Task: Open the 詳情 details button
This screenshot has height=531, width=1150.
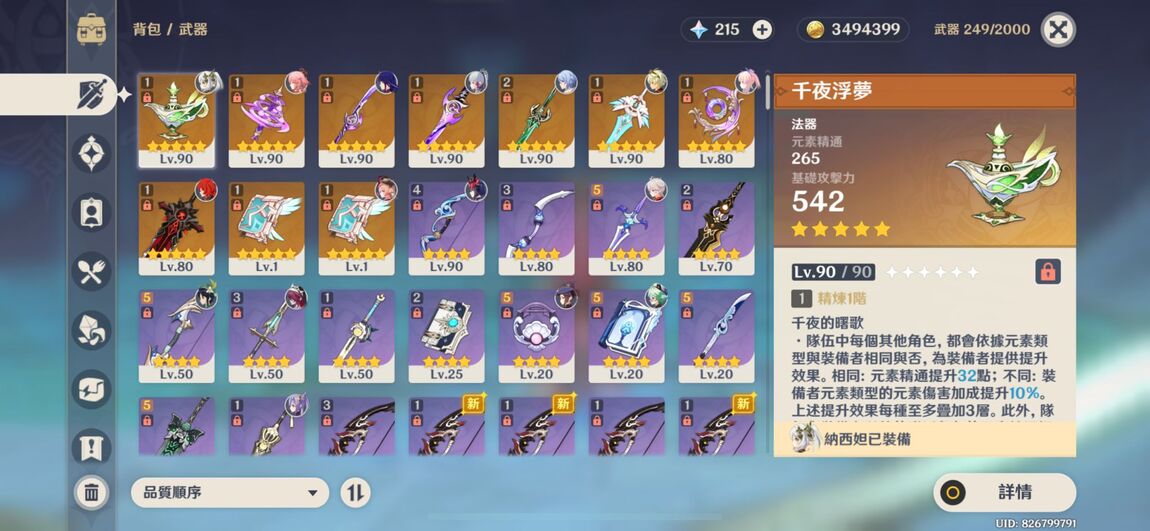Action: tap(1004, 492)
